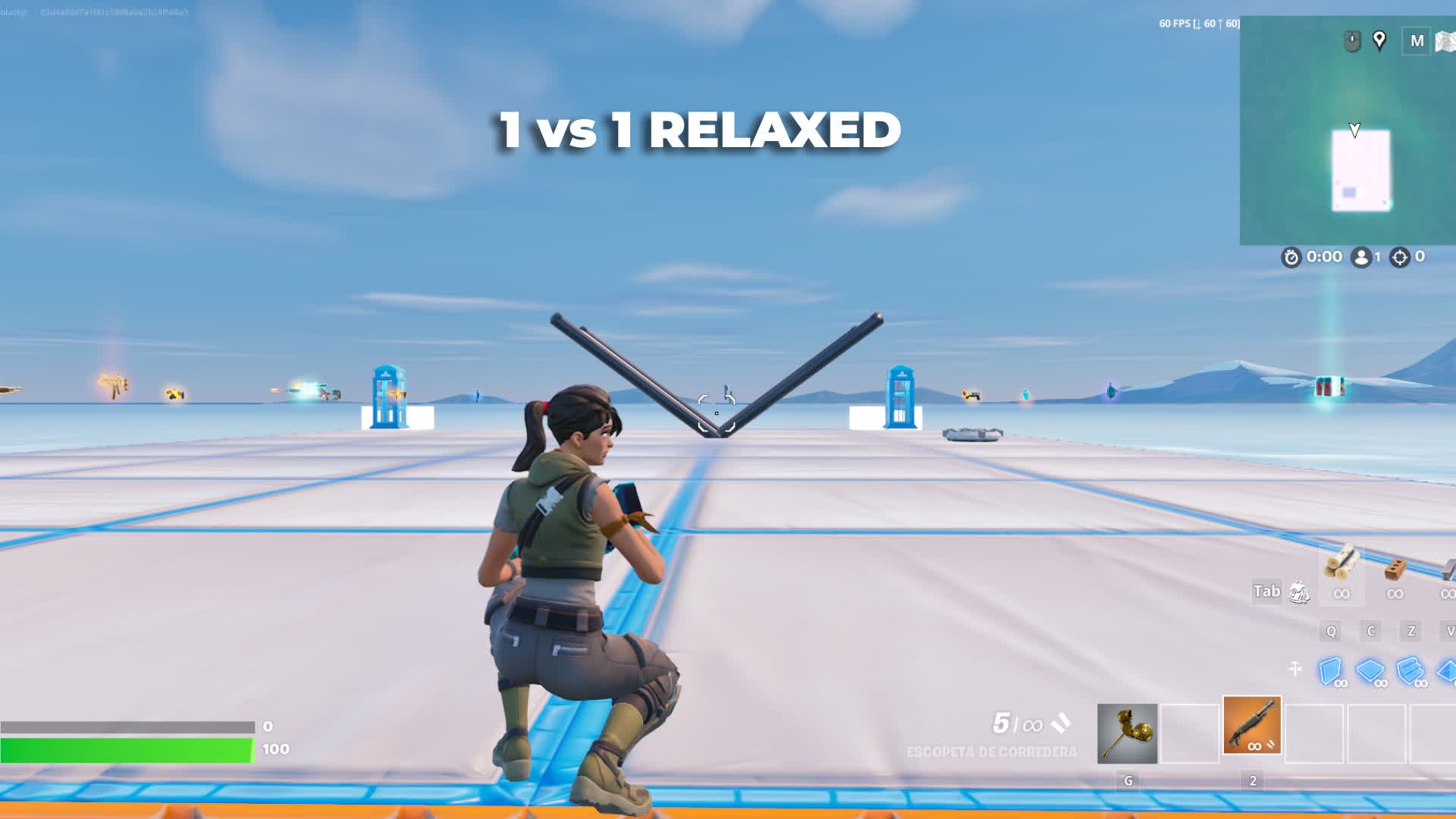The image size is (1456, 819).
Task: Click the trap crosshair icon beside build pieces
Action: 1294,669
